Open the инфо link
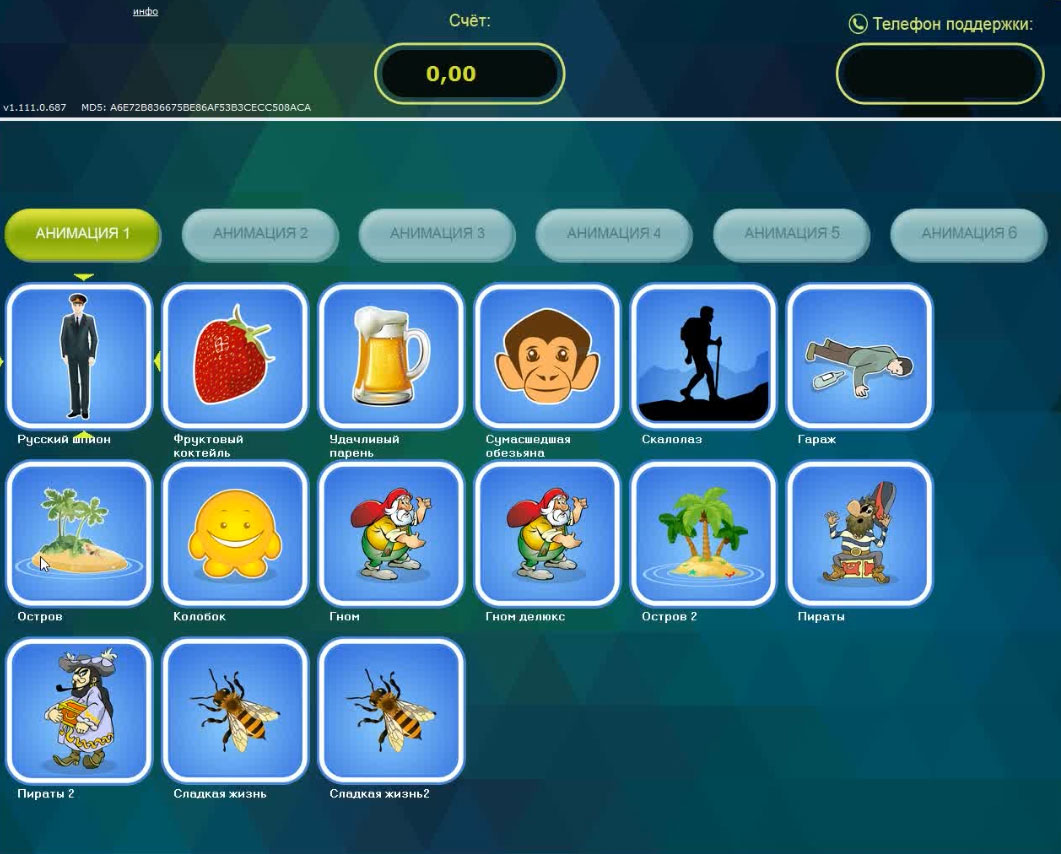Viewport: 1061px width, 854px height. [x=145, y=12]
